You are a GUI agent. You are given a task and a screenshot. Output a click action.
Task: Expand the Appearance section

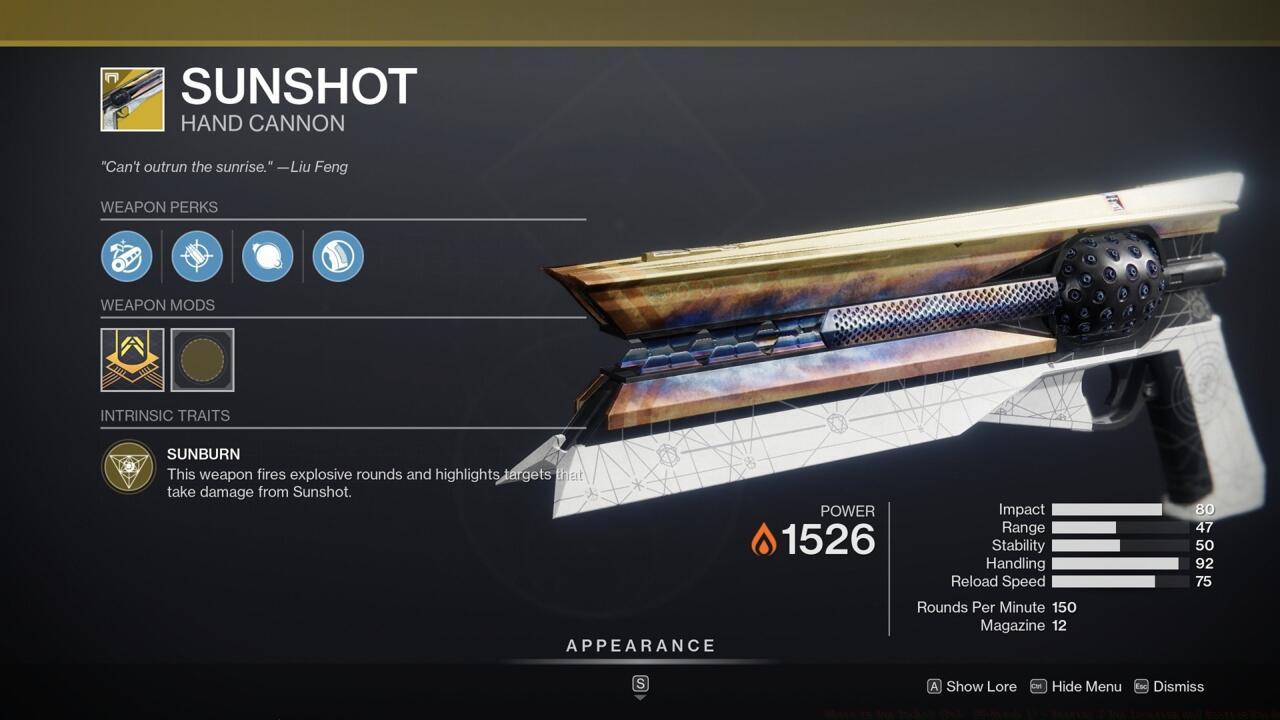[641, 645]
